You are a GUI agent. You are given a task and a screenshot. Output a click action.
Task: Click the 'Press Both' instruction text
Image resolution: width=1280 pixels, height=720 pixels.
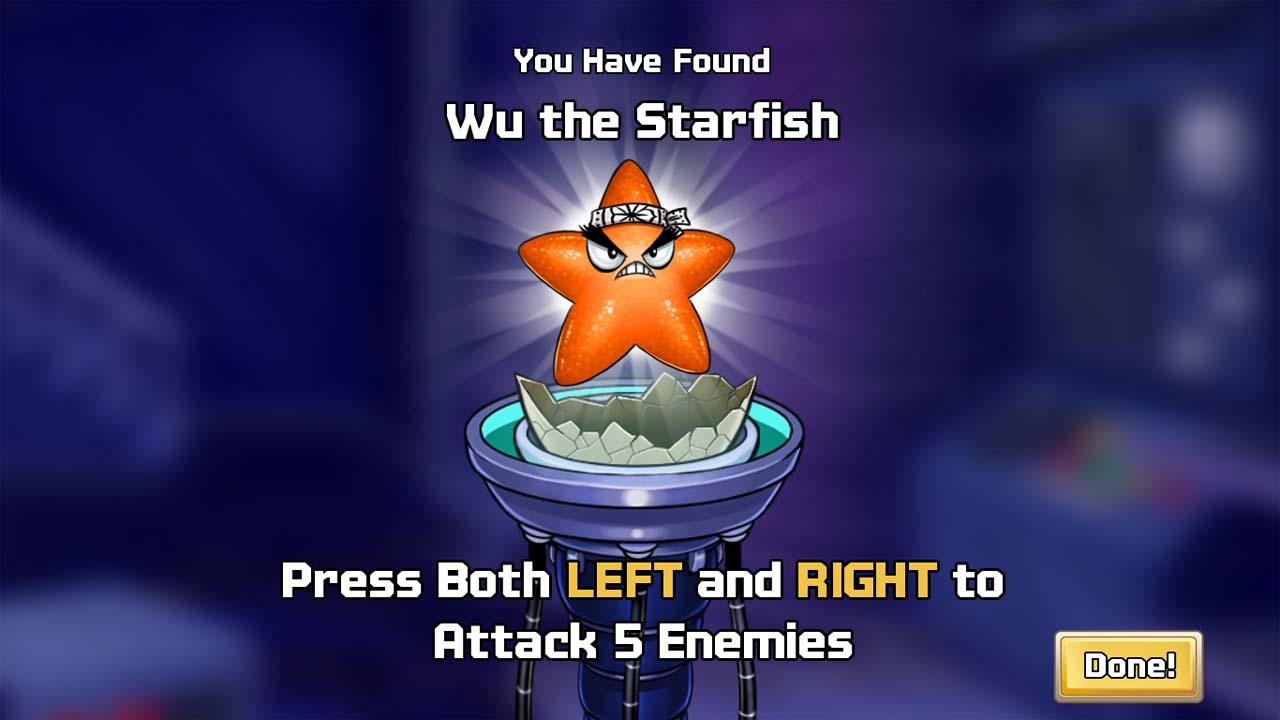(x=400, y=578)
